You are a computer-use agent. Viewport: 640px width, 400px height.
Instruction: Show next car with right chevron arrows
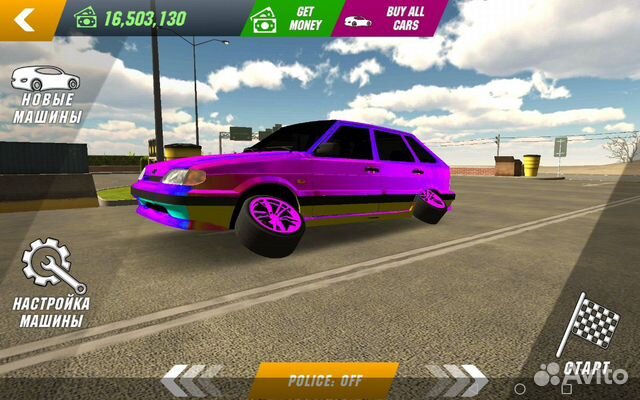[x=456, y=380]
